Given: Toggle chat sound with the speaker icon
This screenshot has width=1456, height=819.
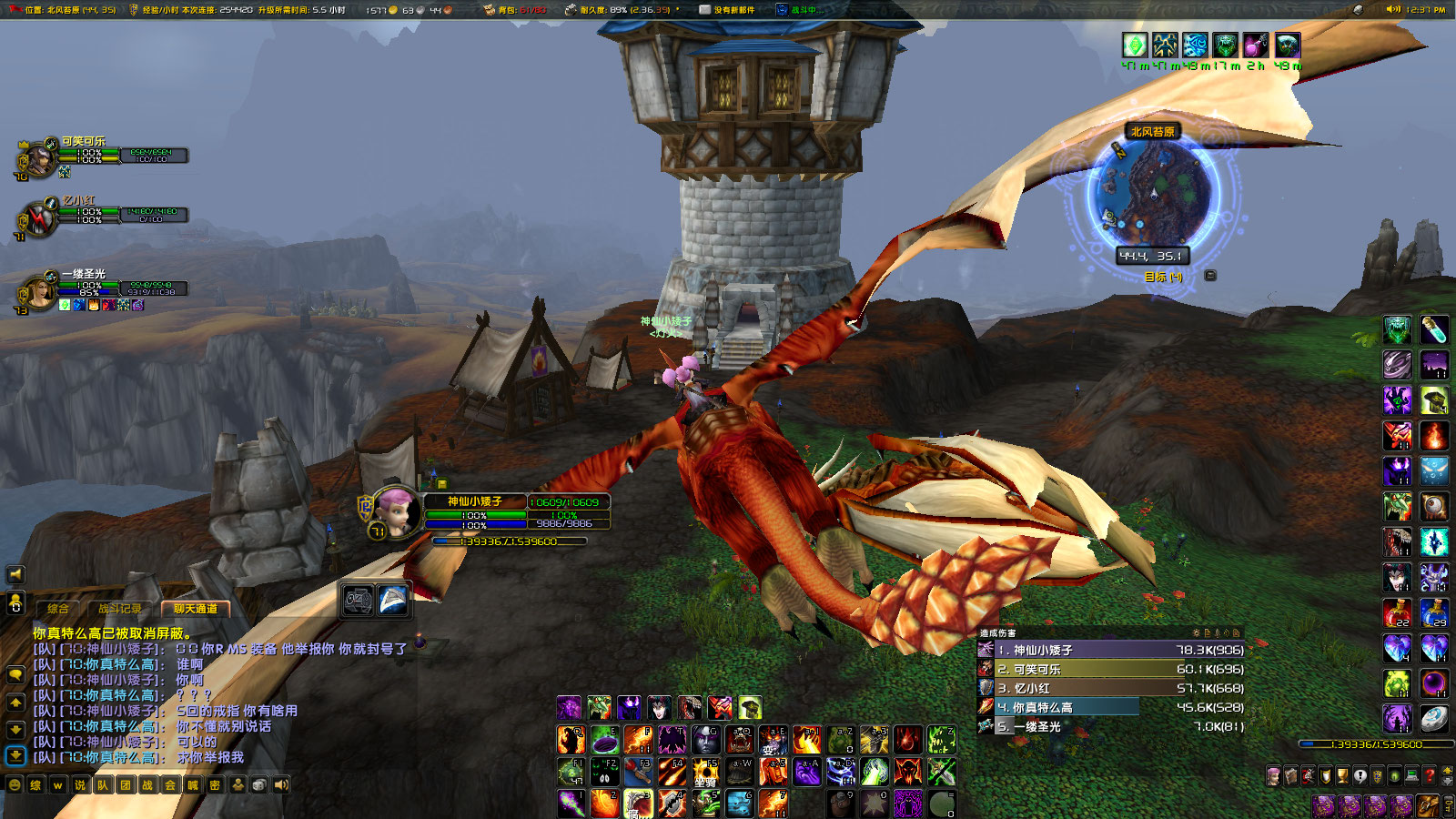Looking at the screenshot, I should coord(281,784).
